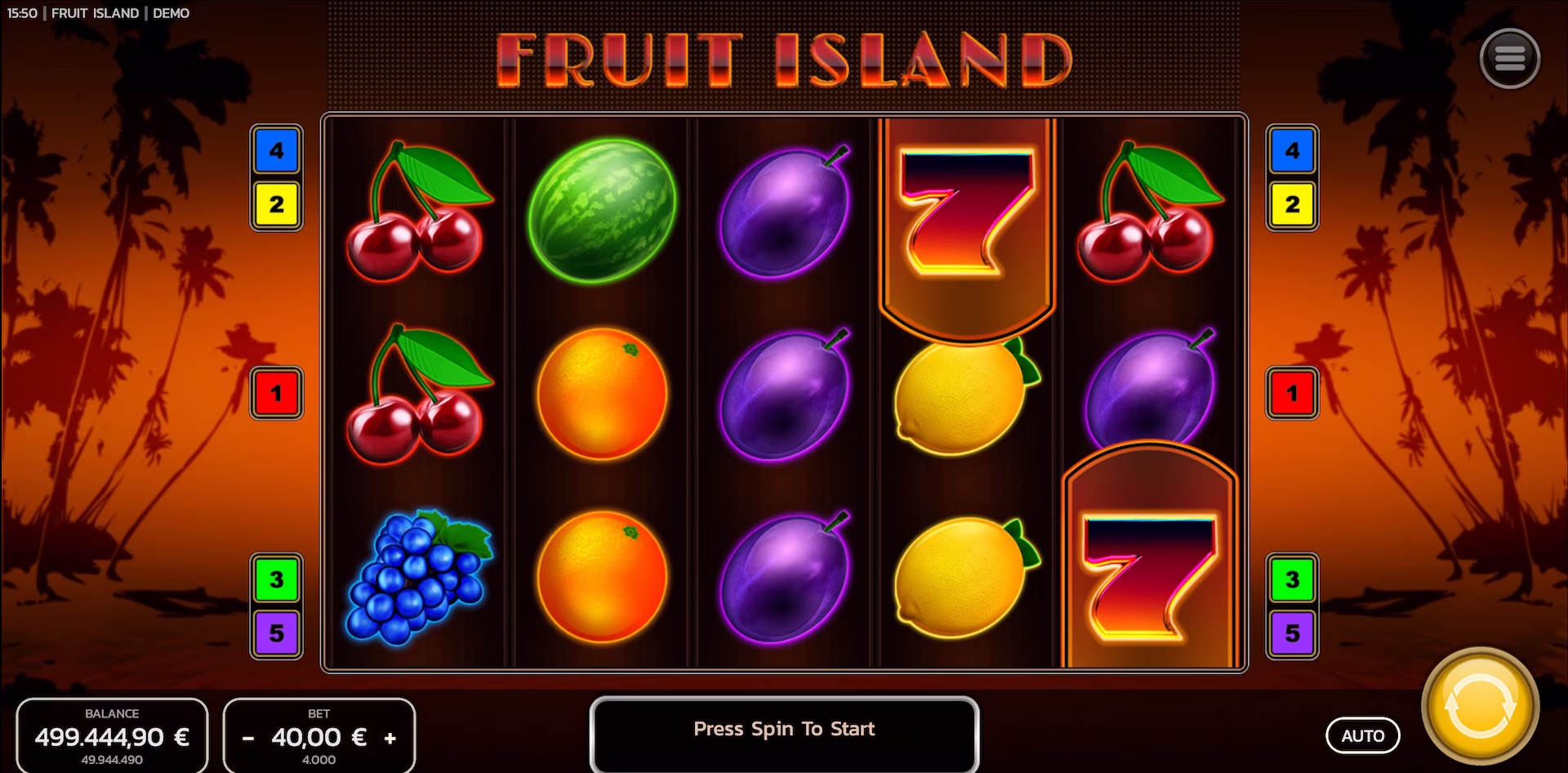Open the bet amount panel

point(318,736)
